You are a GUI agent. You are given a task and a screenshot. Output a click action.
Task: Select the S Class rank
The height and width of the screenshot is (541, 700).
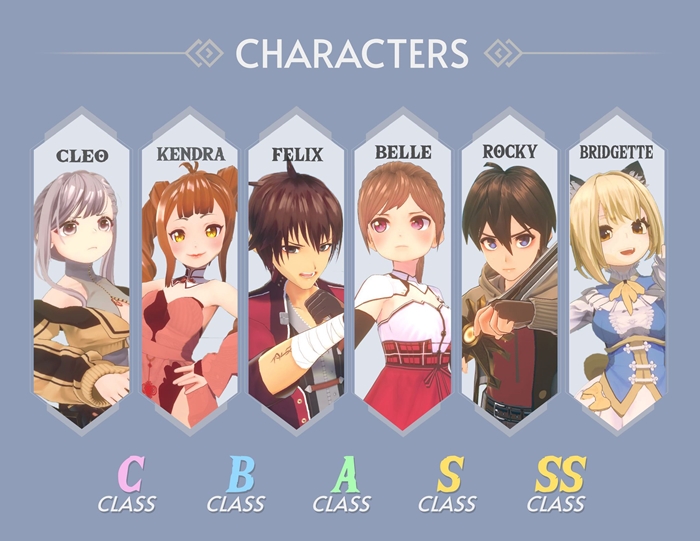[447, 485]
